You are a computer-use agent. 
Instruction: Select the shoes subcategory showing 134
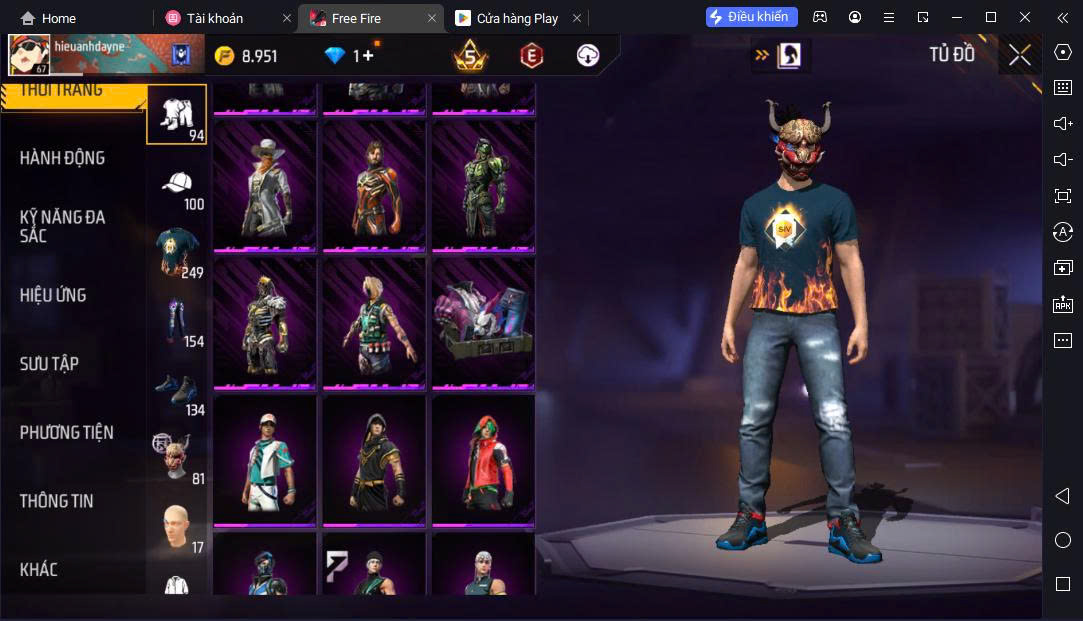point(178,391)
